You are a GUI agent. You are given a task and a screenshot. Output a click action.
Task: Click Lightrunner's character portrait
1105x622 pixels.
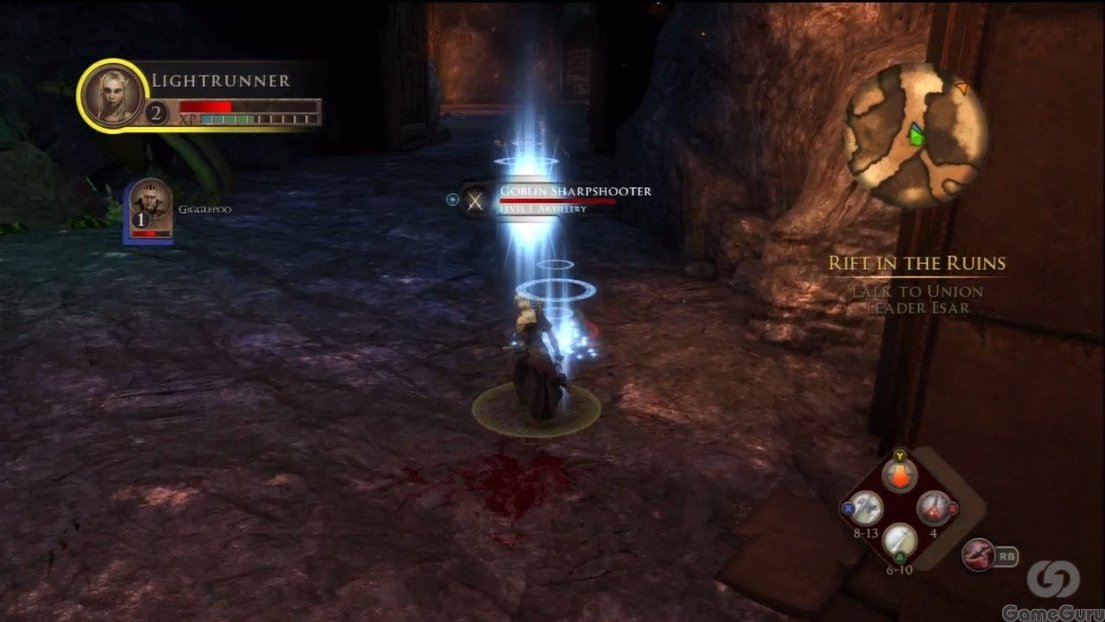(x=111, y=95)
